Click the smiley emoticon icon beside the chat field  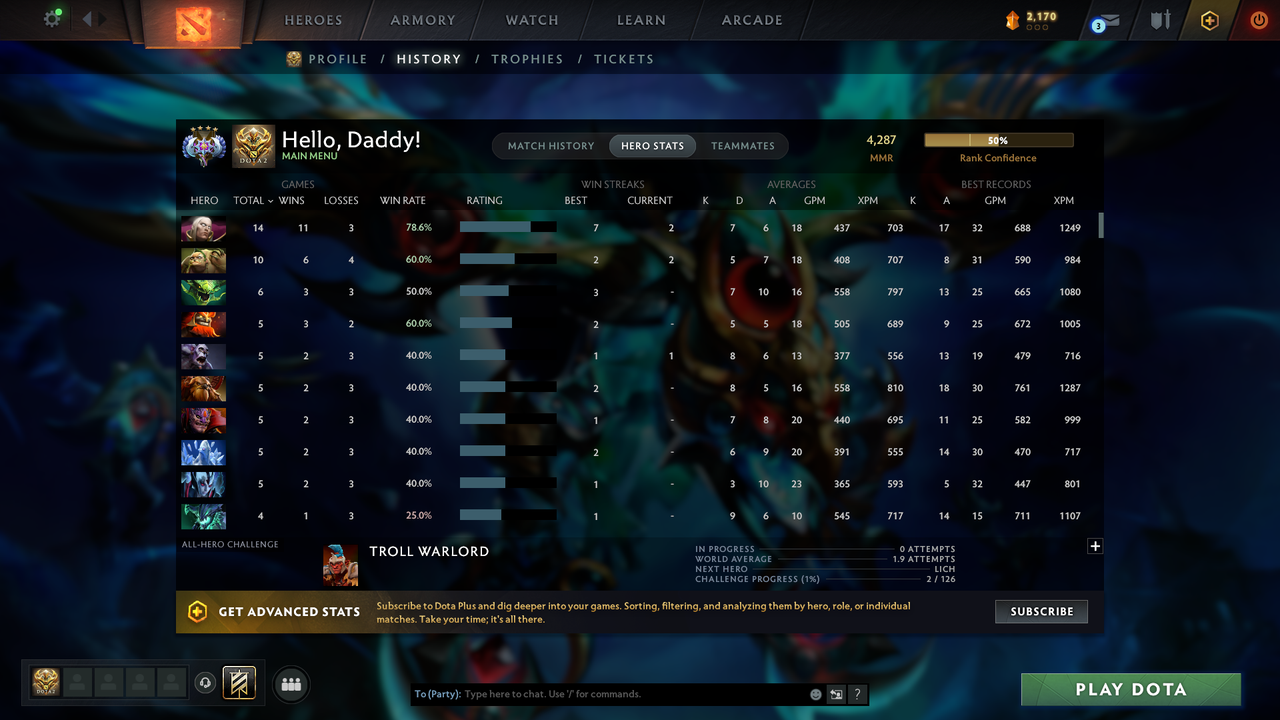(815, 693)
